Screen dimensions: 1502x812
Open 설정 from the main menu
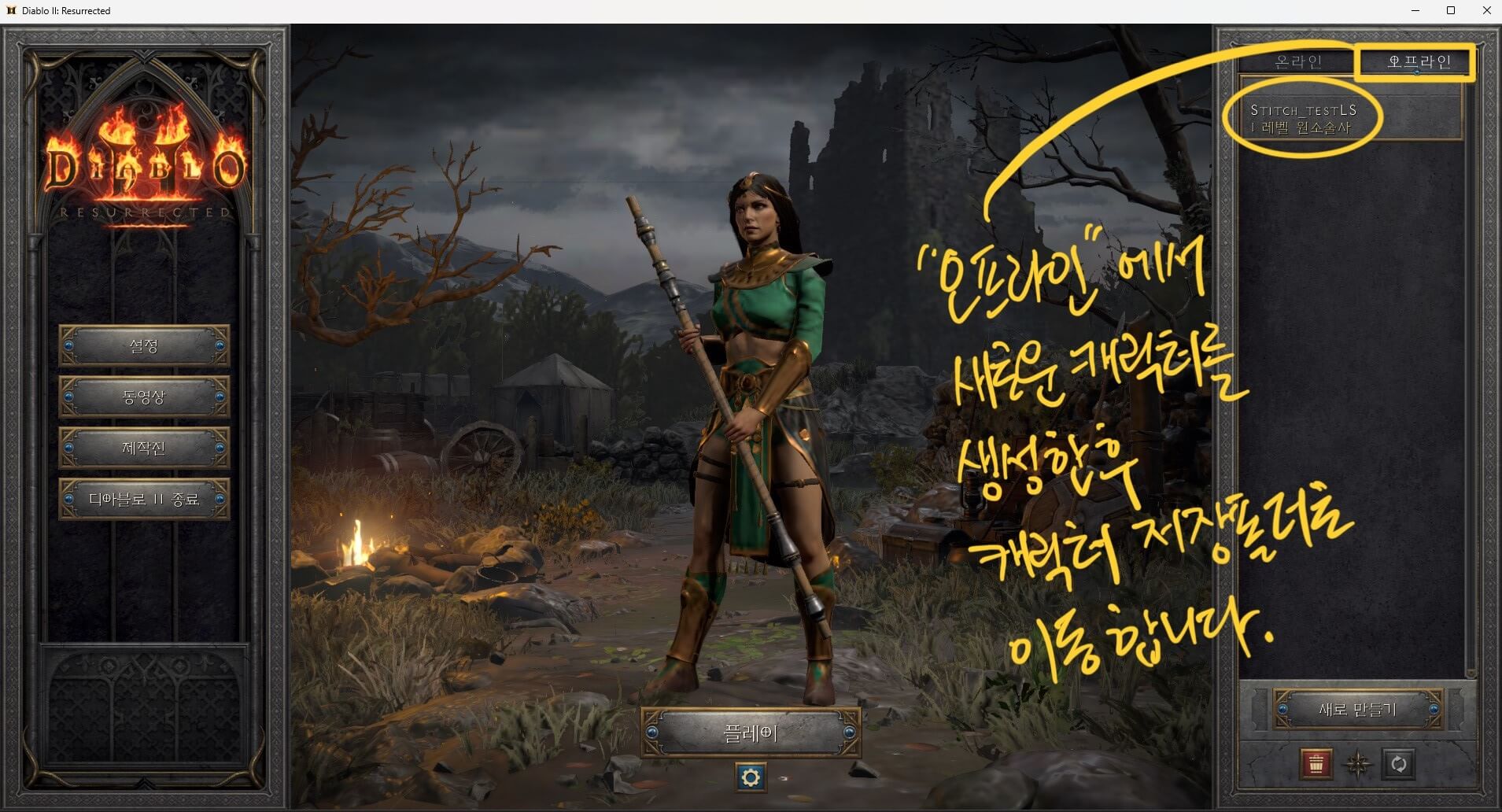pyautogui.click(x=144, y=346)
